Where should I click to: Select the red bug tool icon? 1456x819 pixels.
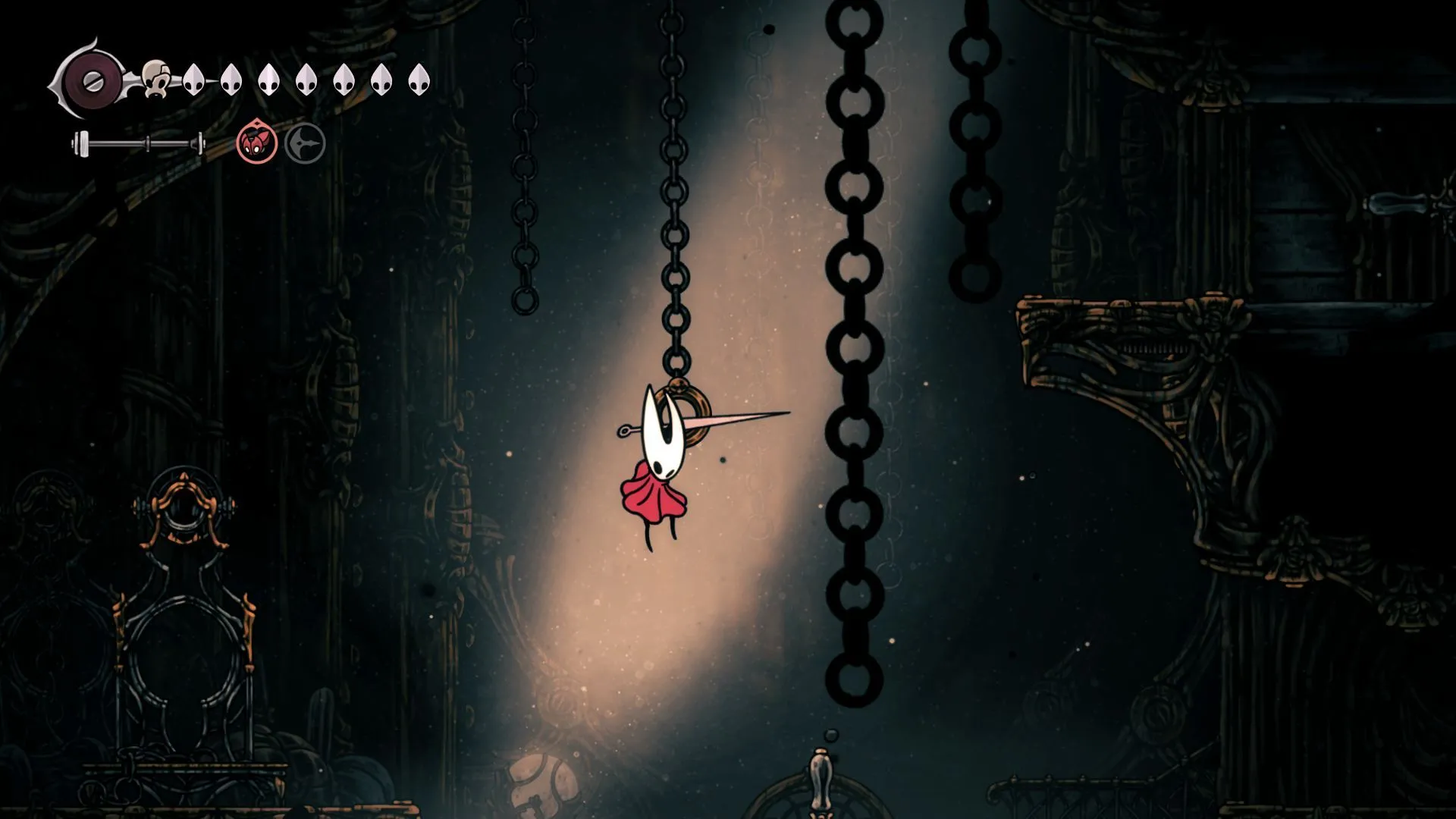click(256, 143)
